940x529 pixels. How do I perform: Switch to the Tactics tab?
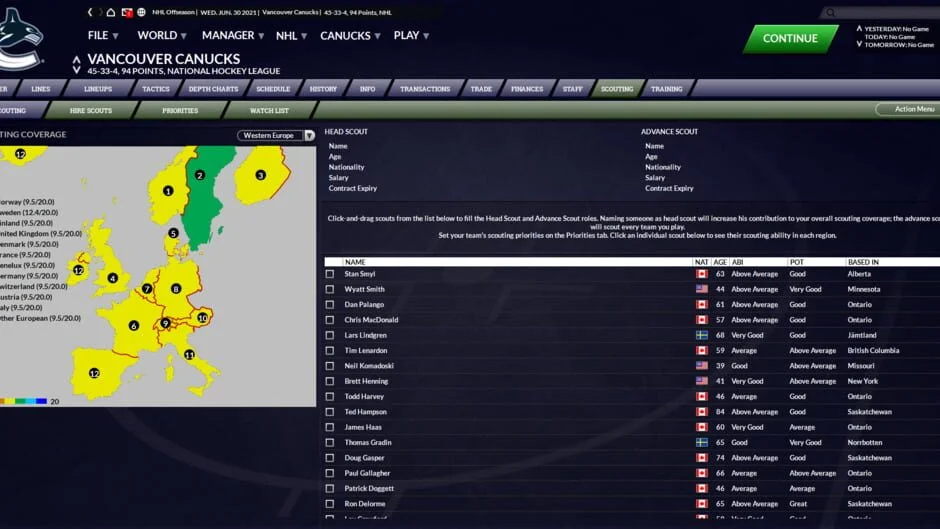(155, 89)
